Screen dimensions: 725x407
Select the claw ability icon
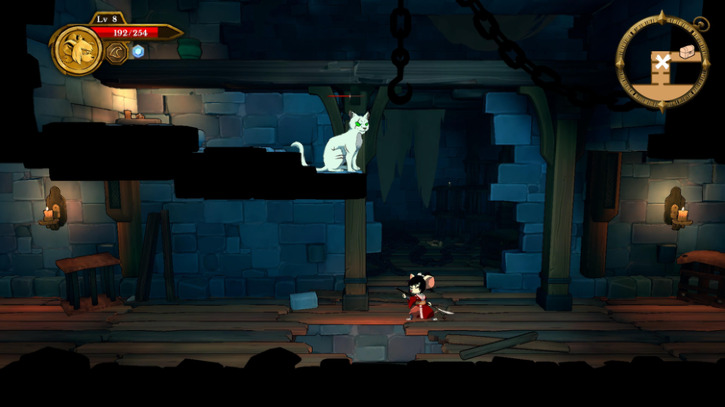[x=117, y=52]
